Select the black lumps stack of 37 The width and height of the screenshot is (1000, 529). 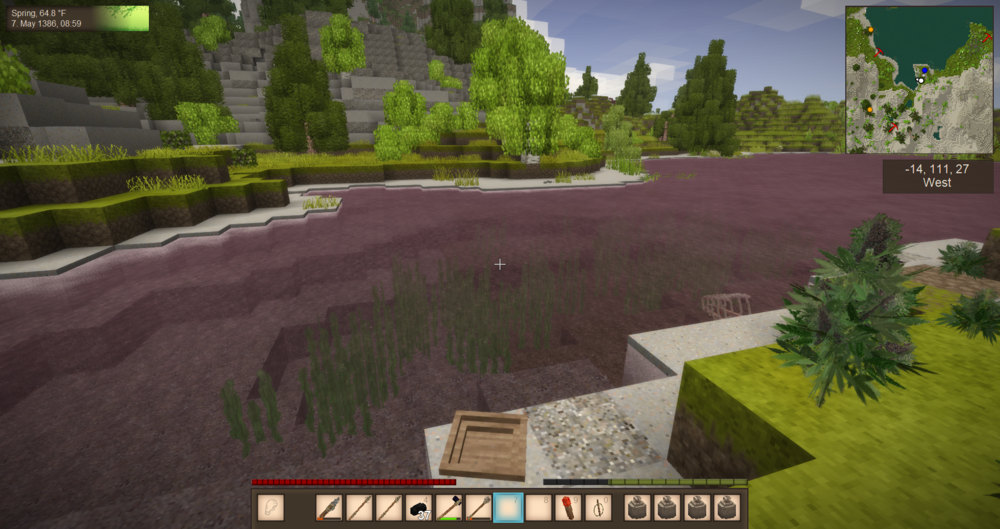[418, 508]
